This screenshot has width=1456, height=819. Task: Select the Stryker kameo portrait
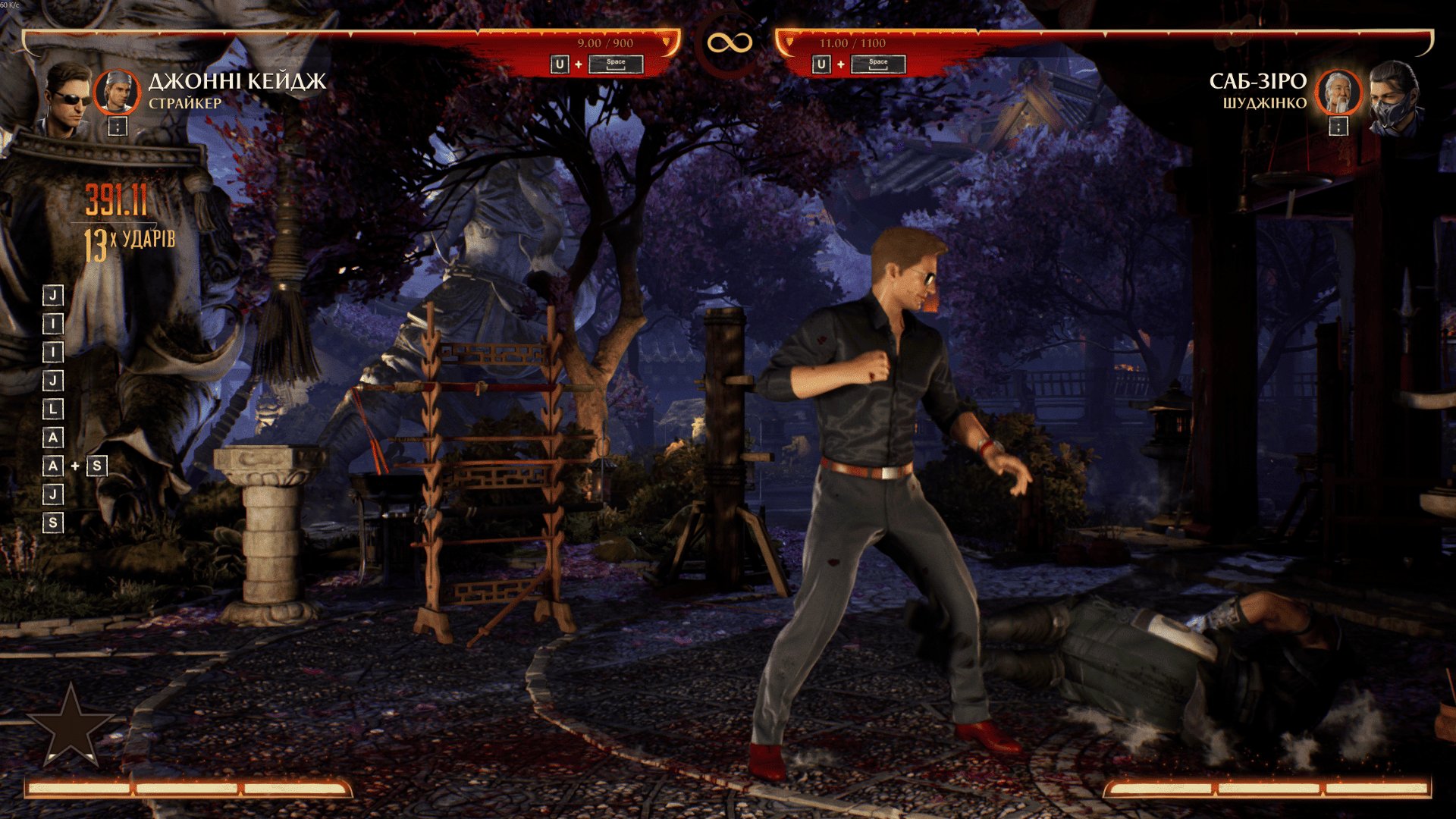(x=117, y=92)
